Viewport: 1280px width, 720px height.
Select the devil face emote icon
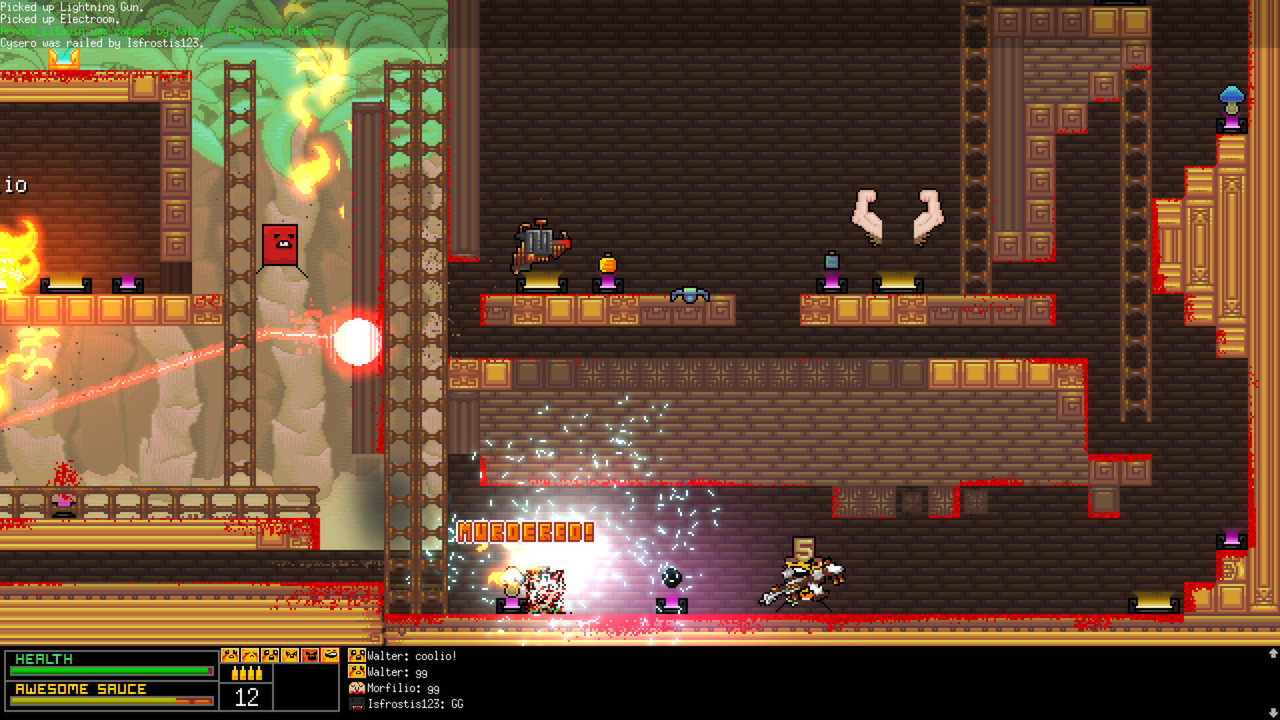311,656
